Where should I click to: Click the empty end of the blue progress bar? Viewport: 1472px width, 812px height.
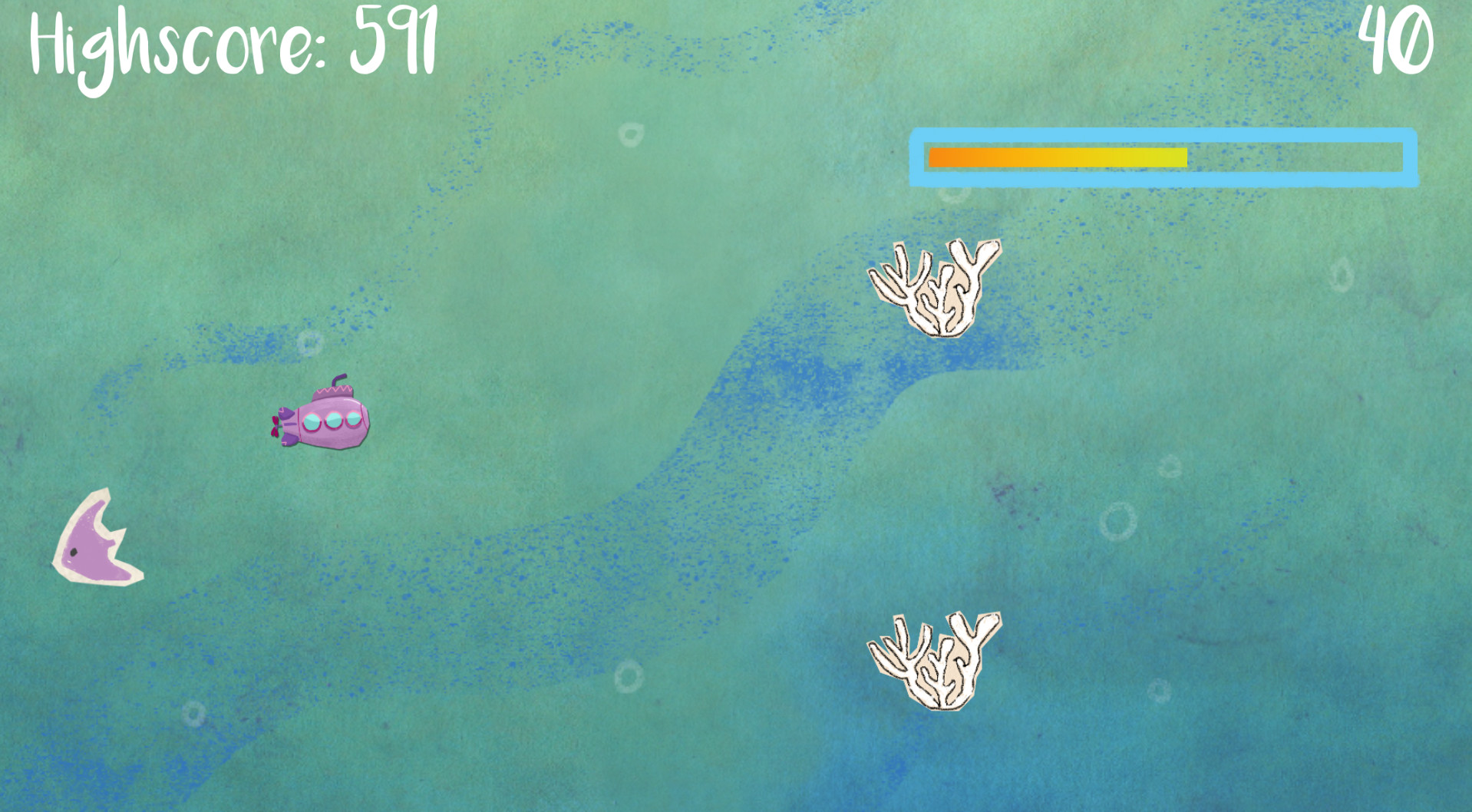tap(1305, 156)
